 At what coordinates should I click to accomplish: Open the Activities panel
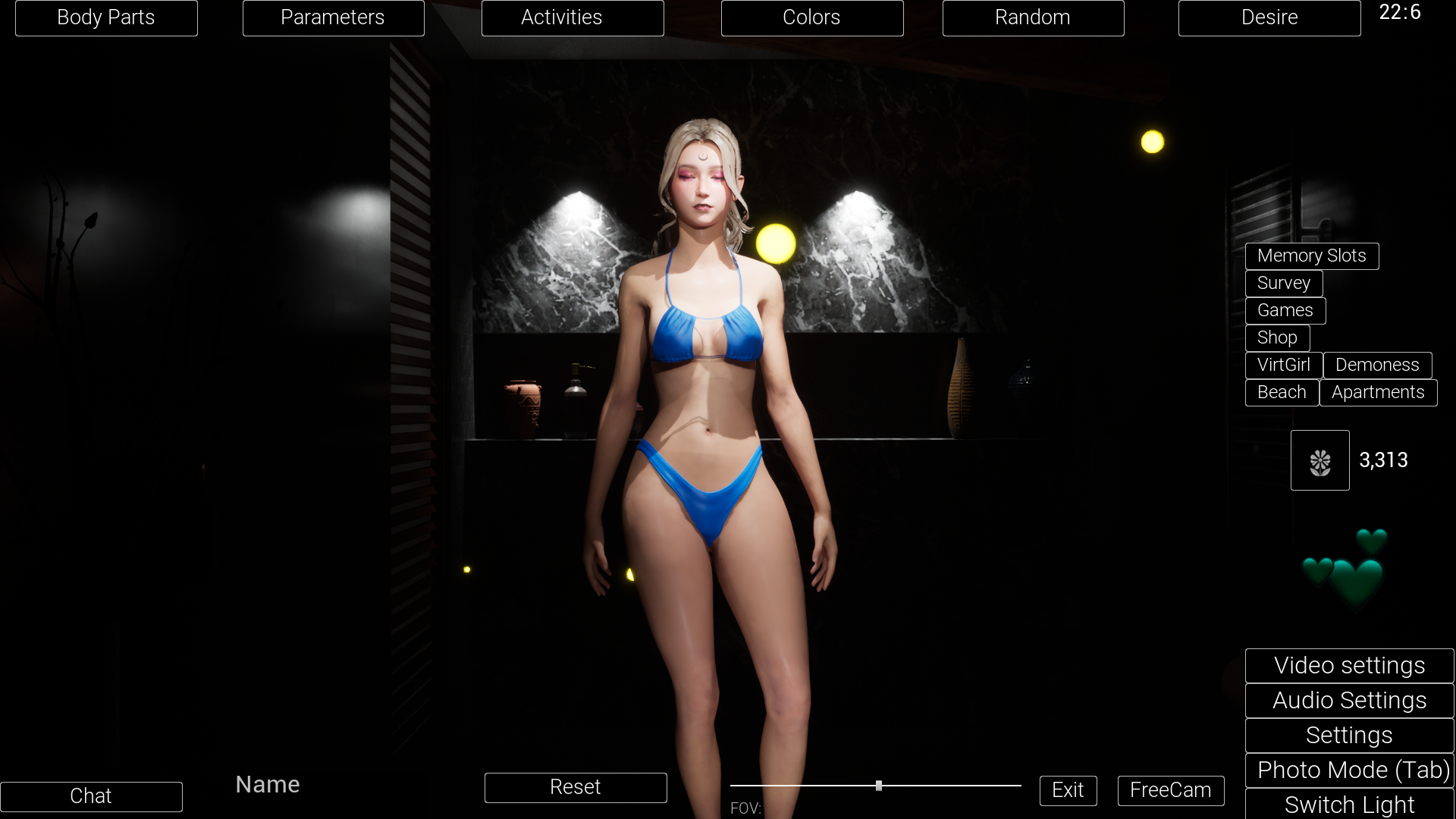(x=573, y=17)
